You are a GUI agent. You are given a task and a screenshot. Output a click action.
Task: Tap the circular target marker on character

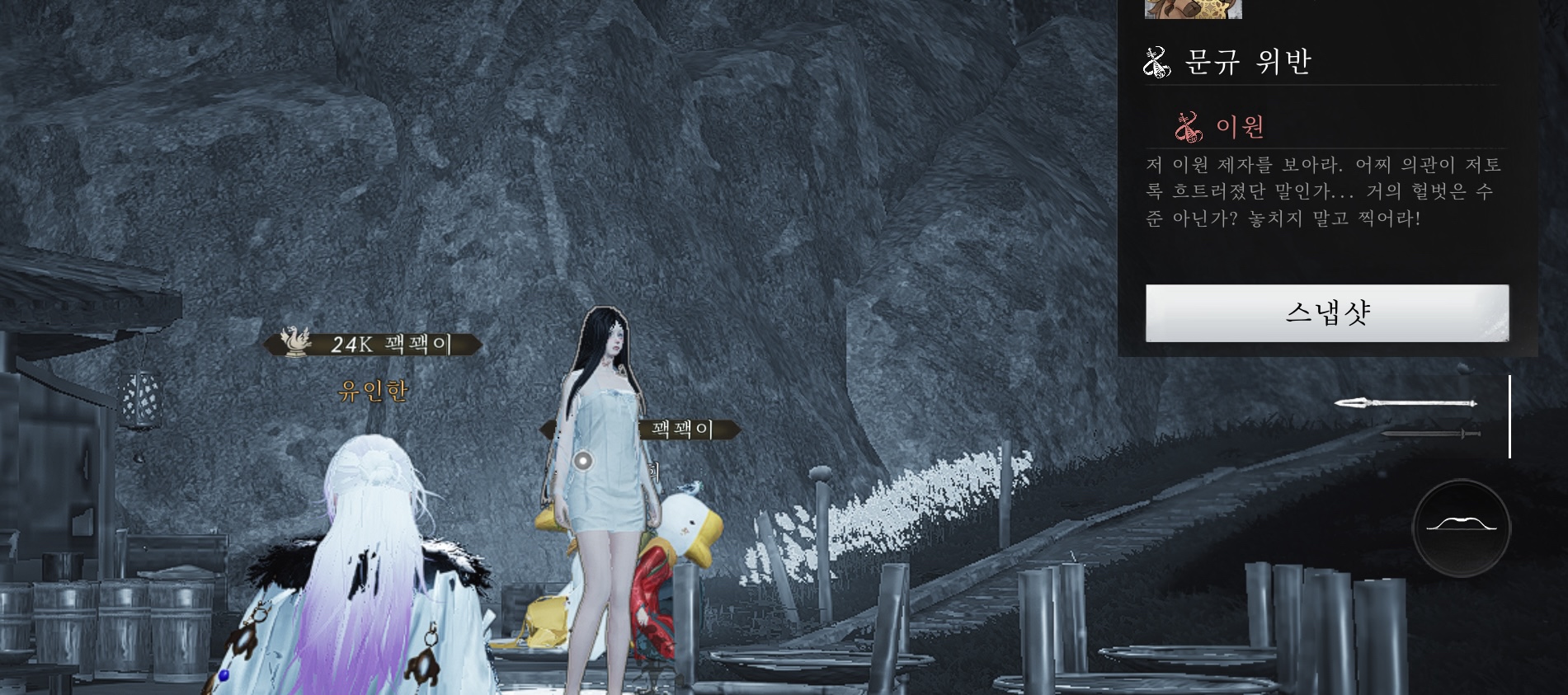click(x=583, y=461)
